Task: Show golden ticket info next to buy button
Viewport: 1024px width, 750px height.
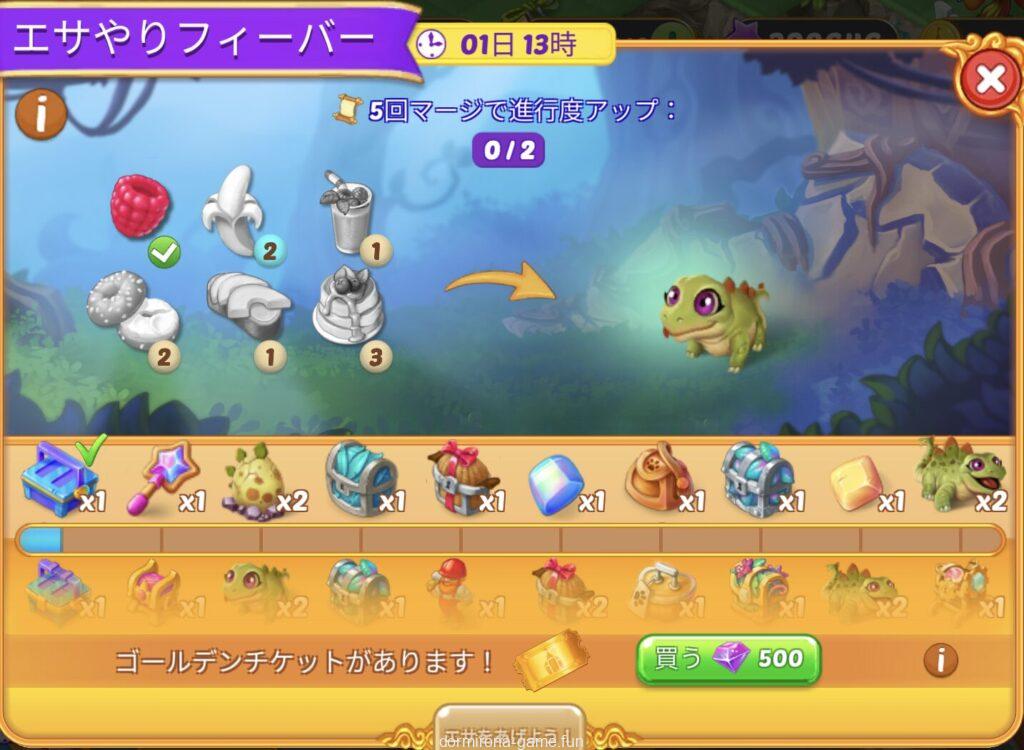Action: pyautogui.click(x=939, y=659)
